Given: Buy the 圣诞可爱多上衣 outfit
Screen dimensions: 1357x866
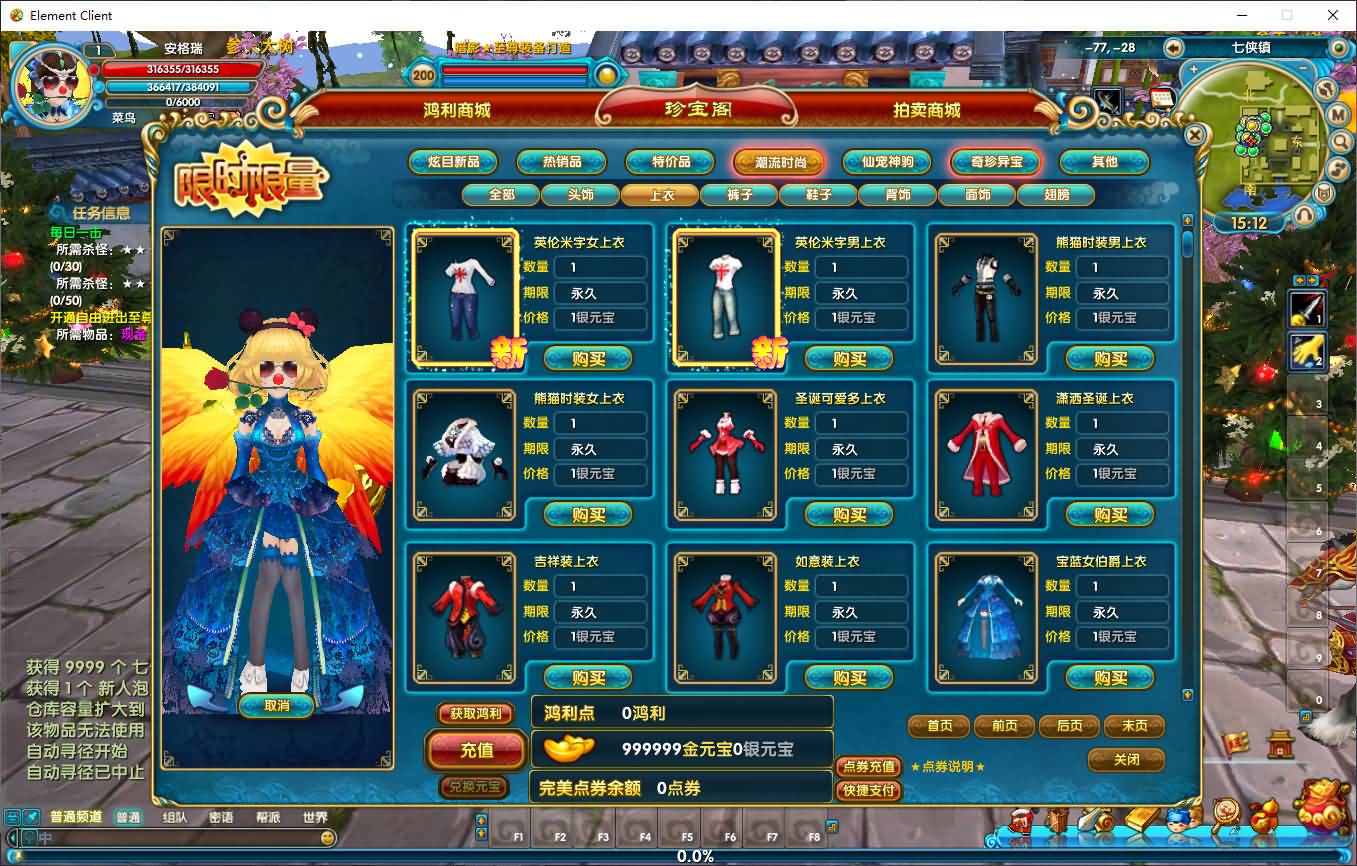Looking at the screenshot, I should click(849, 514).
